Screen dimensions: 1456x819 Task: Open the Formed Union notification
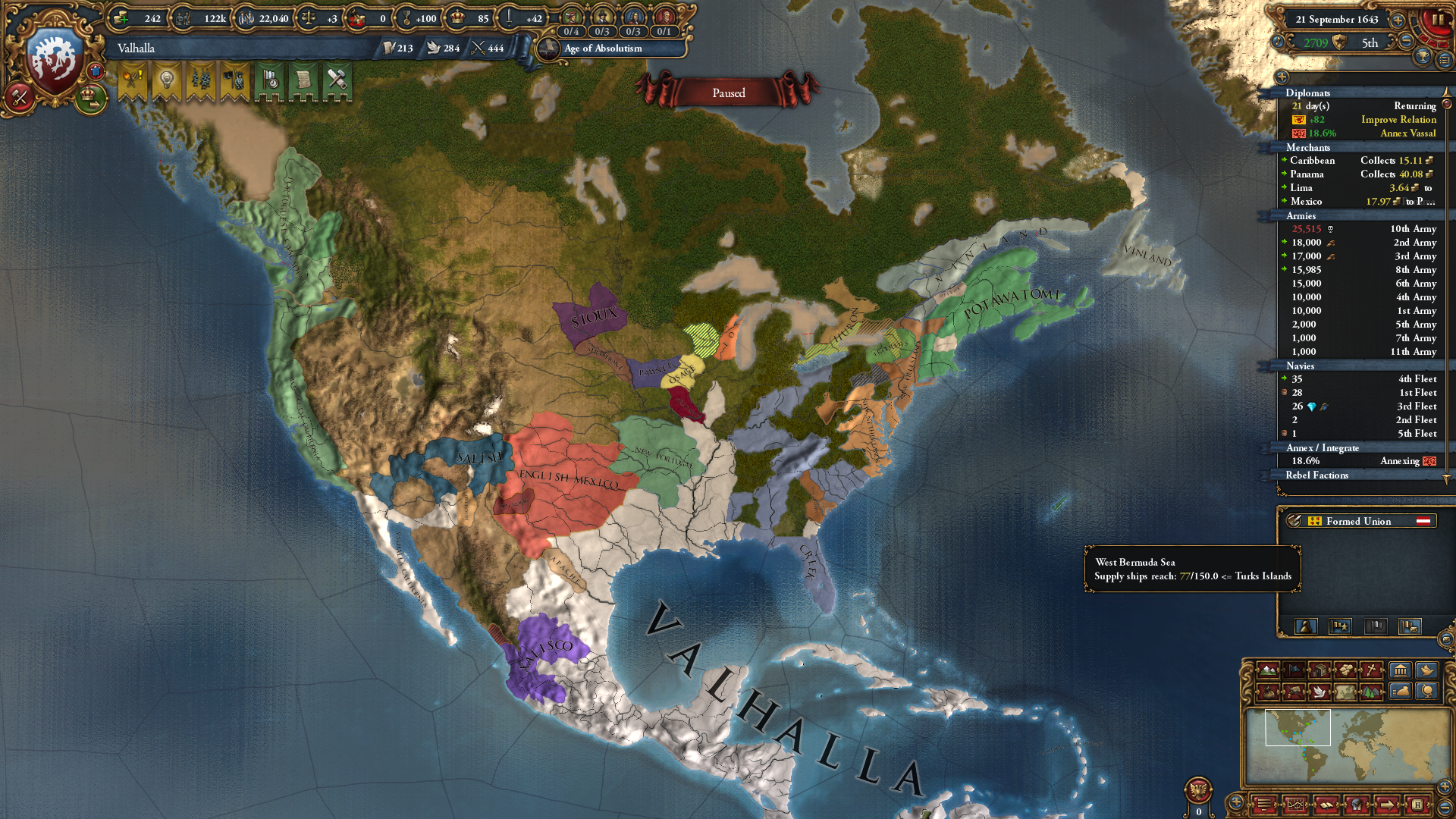click(1358, 521)
